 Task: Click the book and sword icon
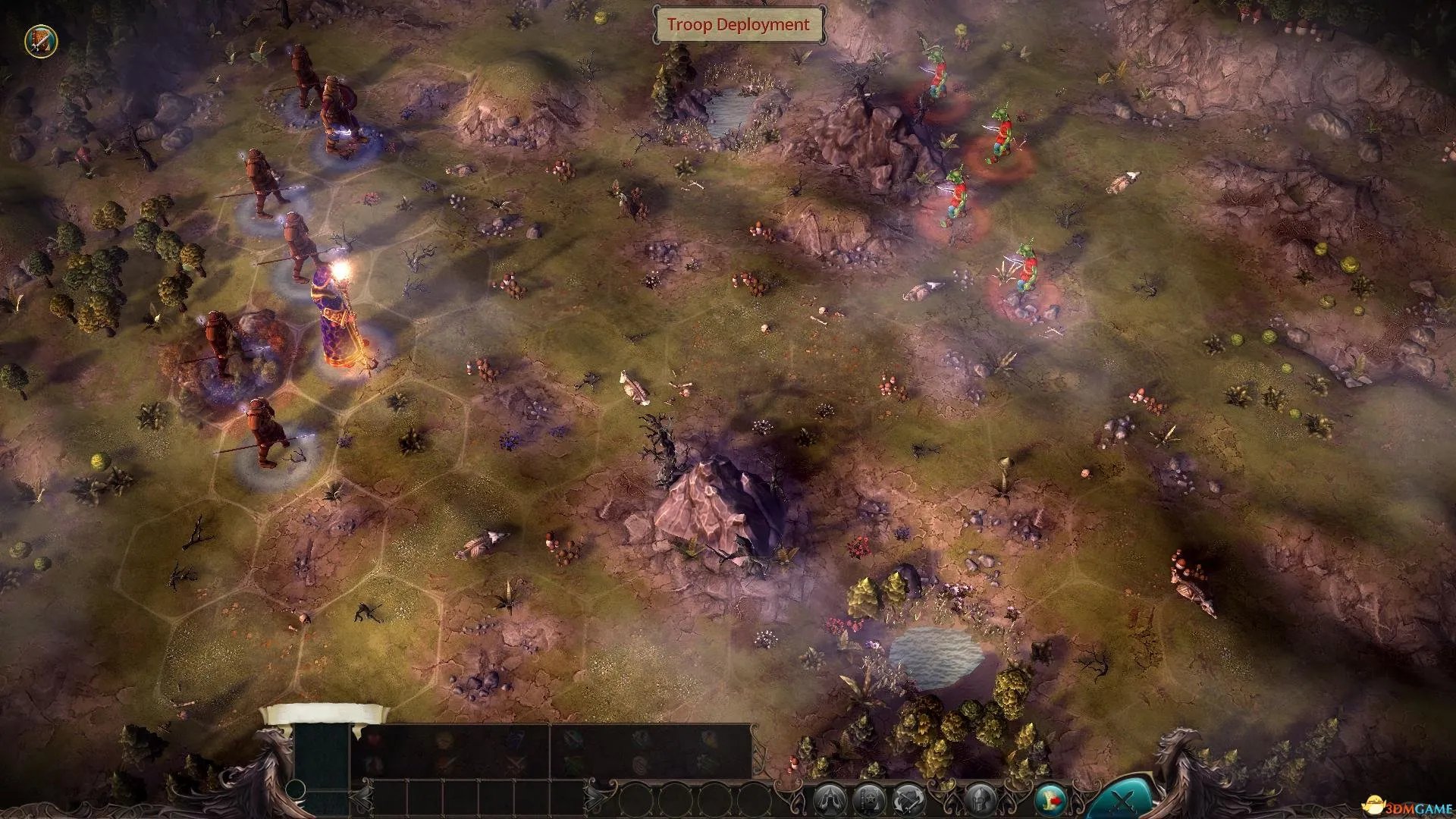tap(40, 42)
